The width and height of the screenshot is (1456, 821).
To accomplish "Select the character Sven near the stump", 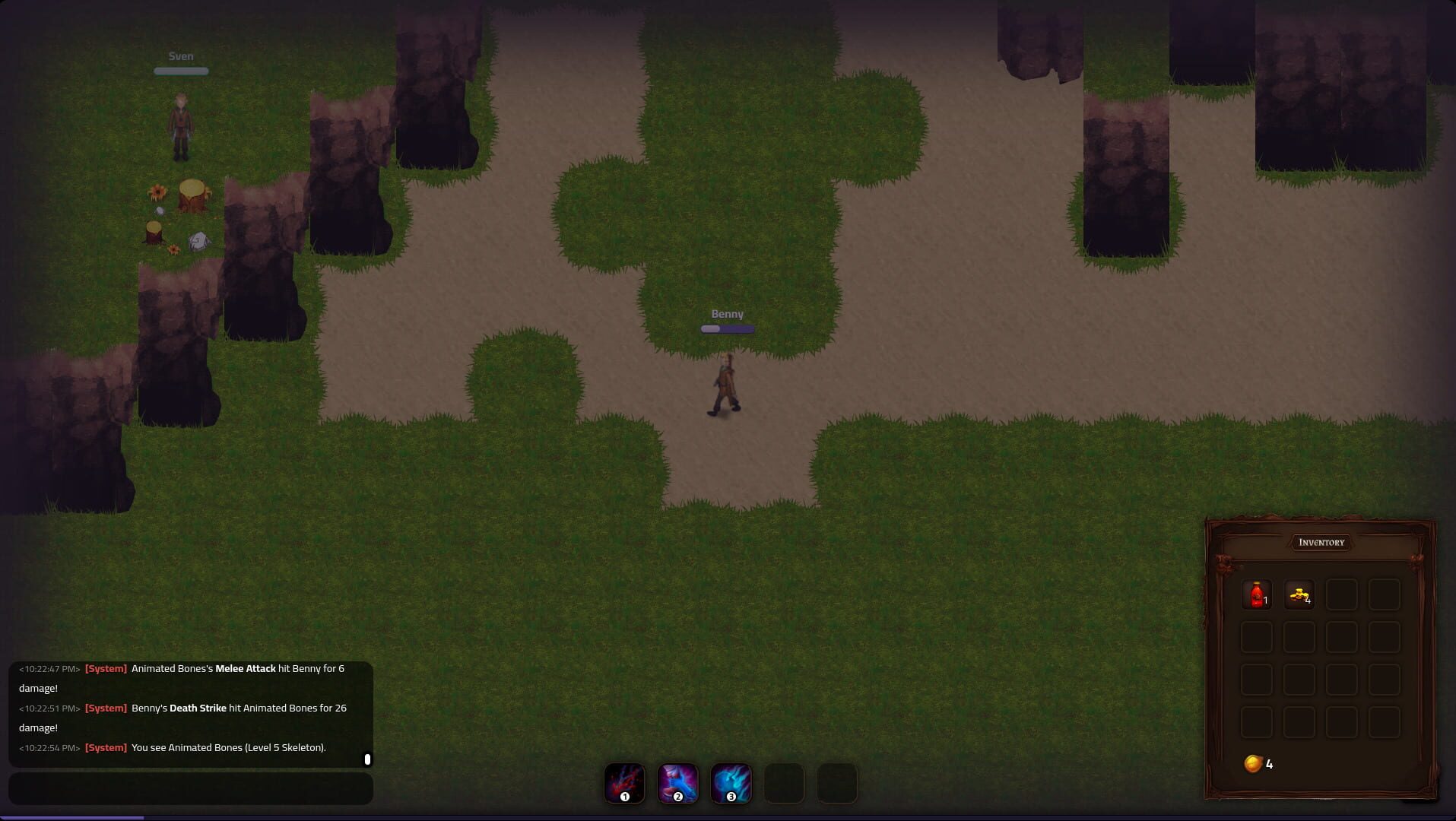I will pyautogui.click(x=181, y=125).
